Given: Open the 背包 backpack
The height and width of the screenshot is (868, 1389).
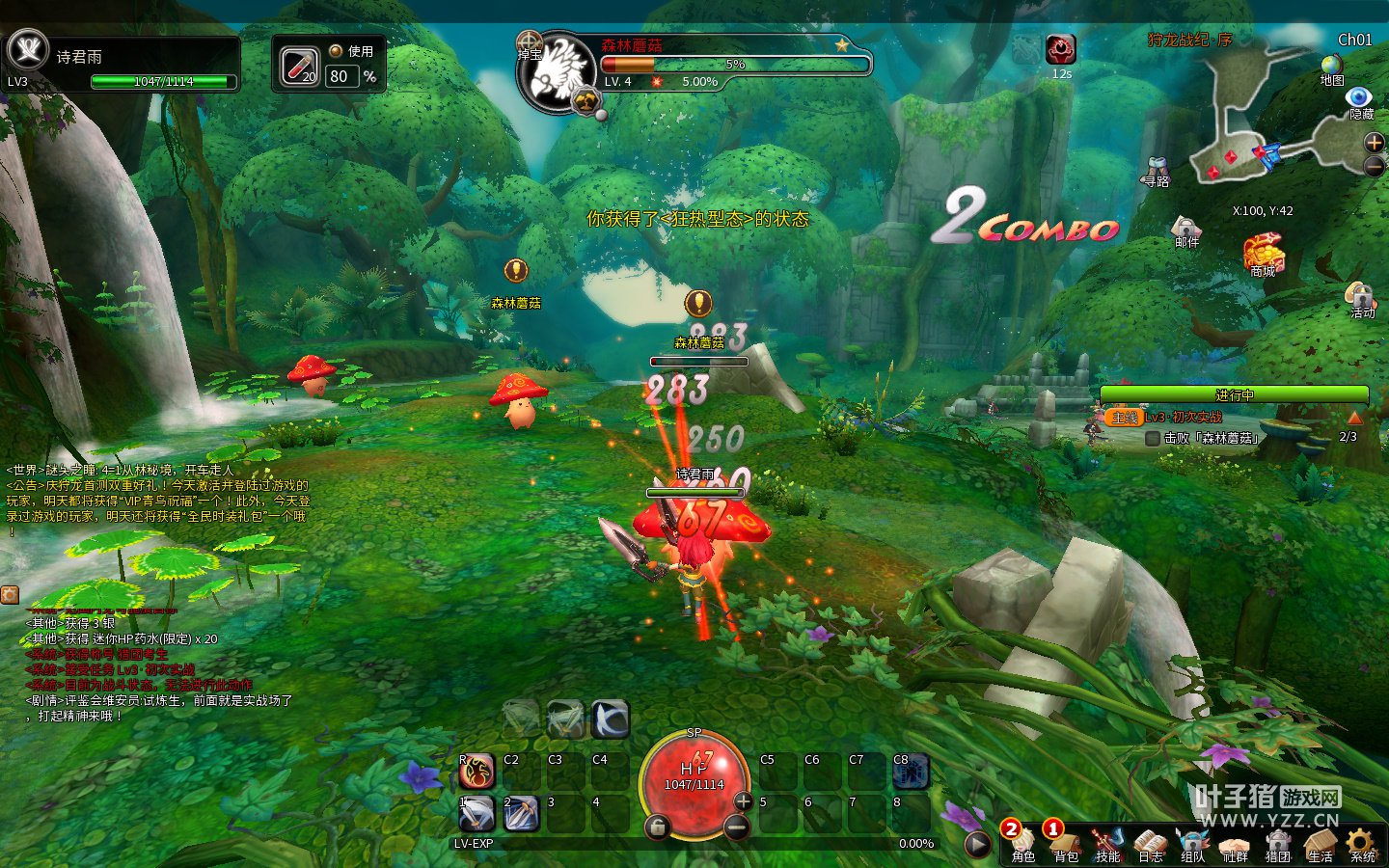Looking at the screenshot, I should coord(1065,842).
